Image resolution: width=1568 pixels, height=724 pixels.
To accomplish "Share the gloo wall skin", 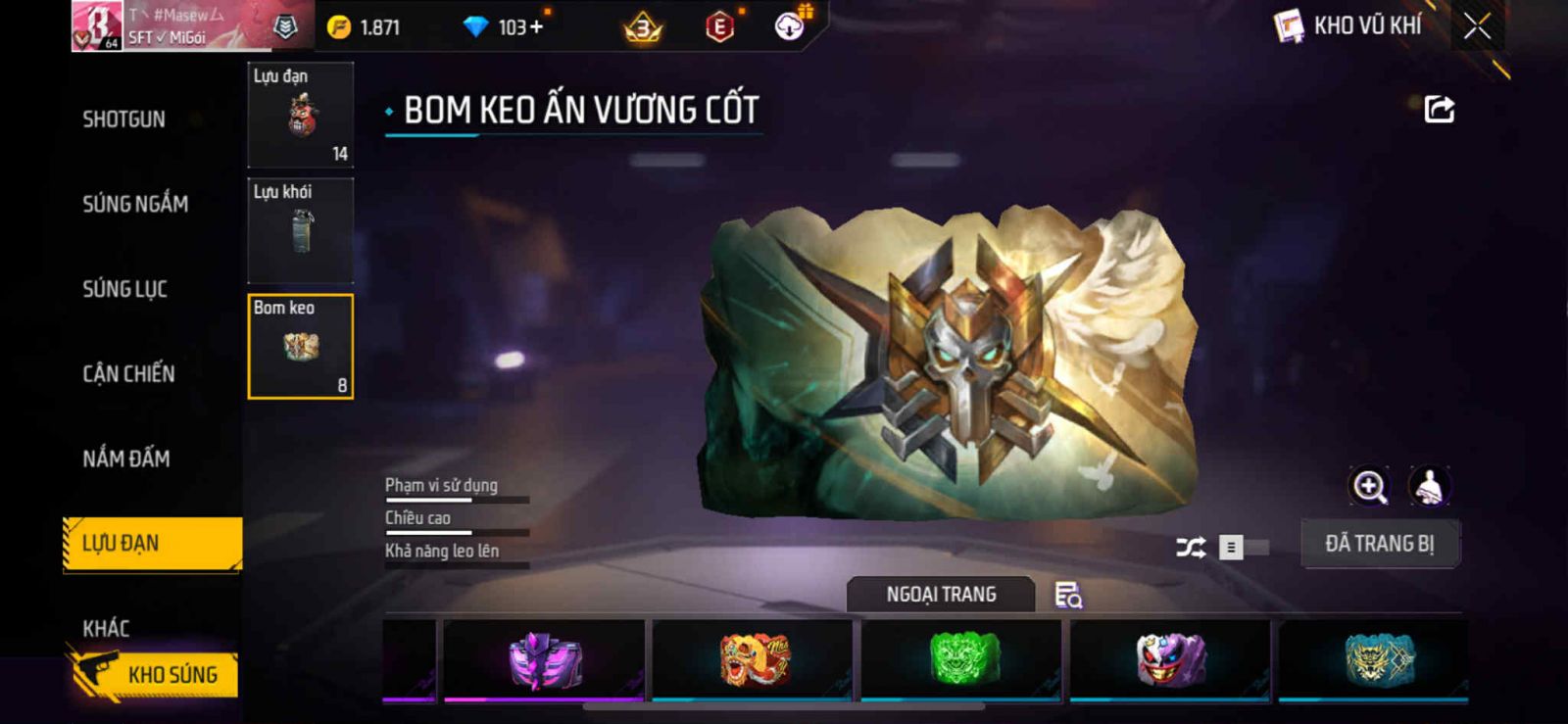I will [1439, 109].
